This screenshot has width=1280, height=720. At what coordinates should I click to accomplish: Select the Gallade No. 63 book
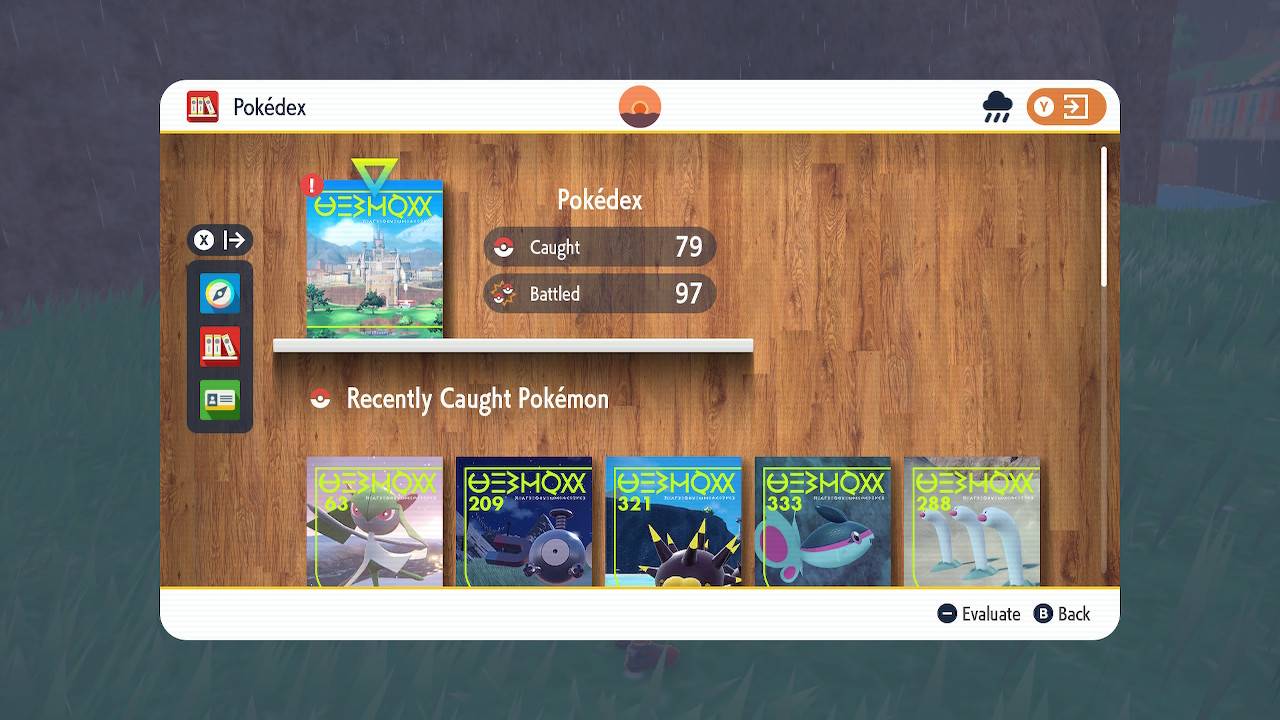pos(374,522)
